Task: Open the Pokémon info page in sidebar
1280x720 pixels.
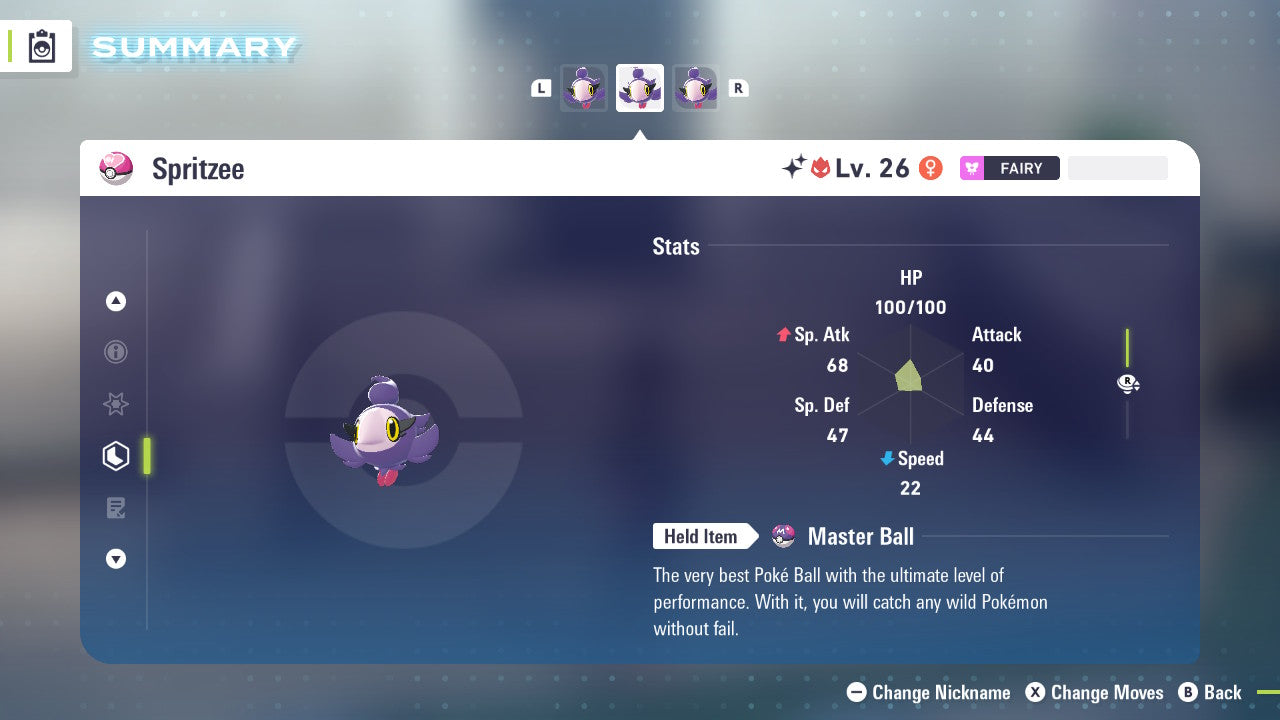Action: 115,352
